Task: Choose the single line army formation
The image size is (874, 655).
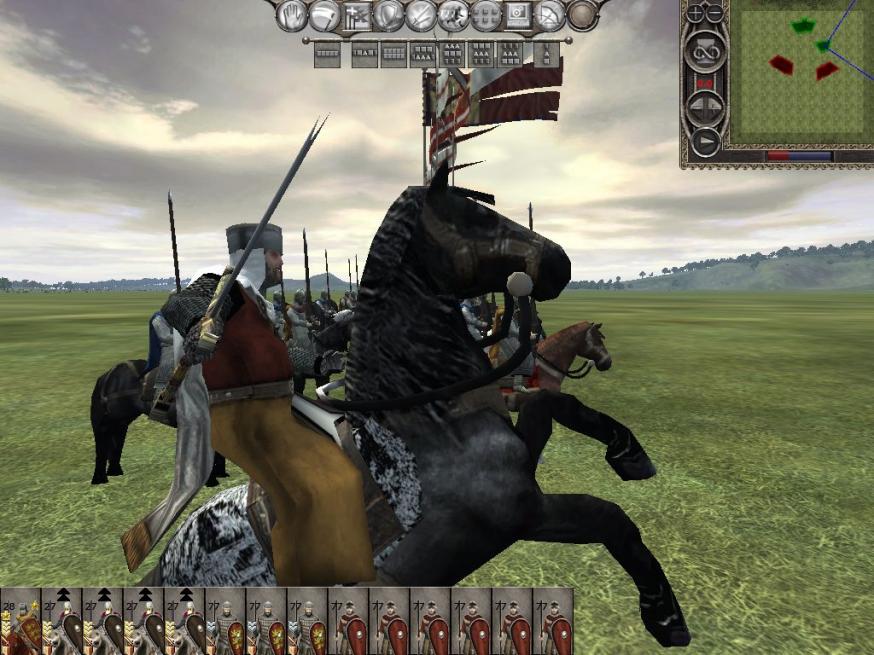Action: click(x=327, y=55)
